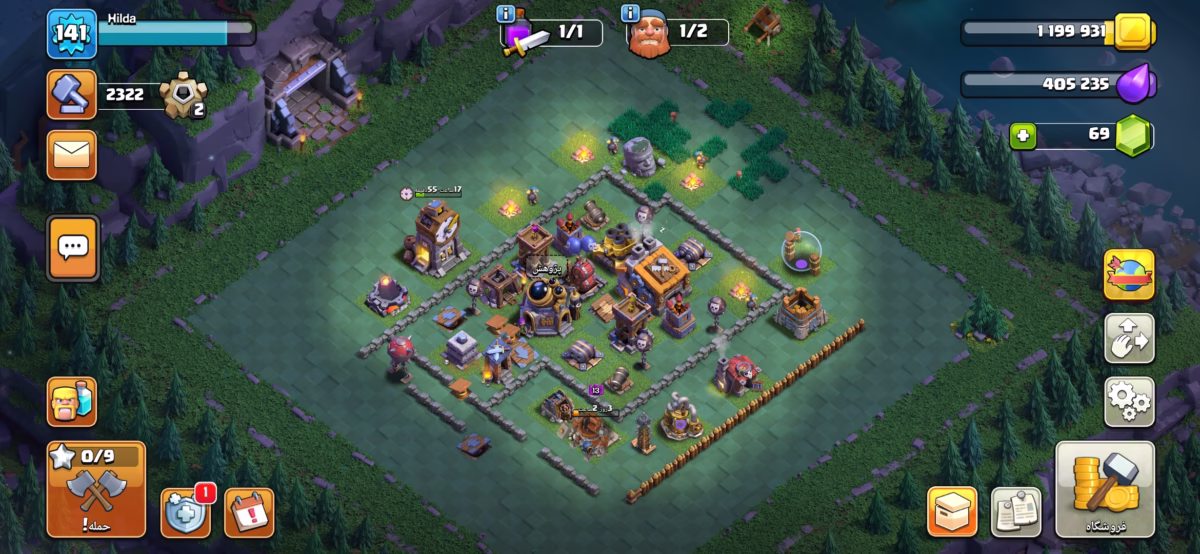
Task: Open the mail envelope inbox
Action: click(72, 155)
